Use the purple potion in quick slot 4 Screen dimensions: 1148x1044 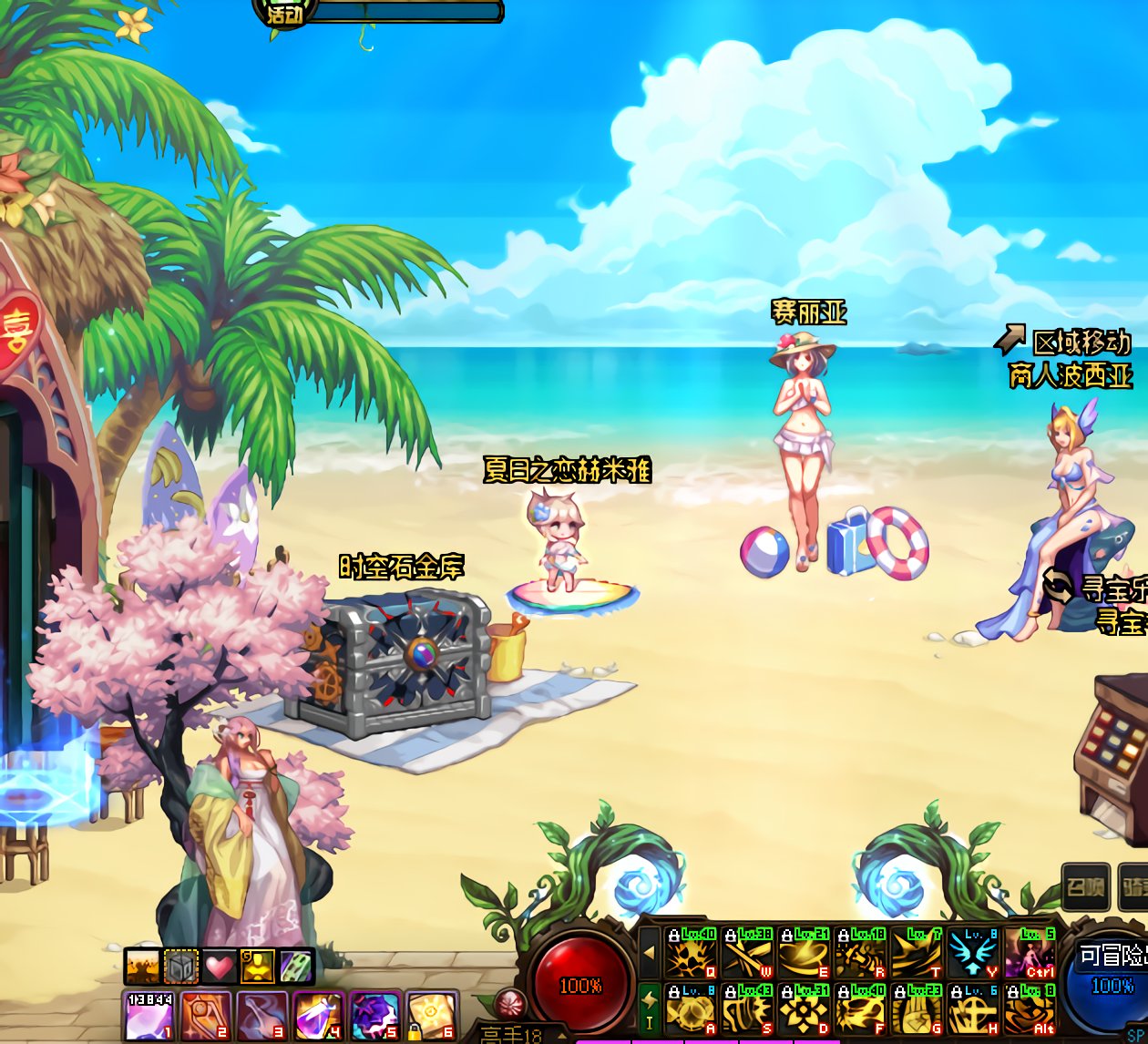pos(318,1015)
